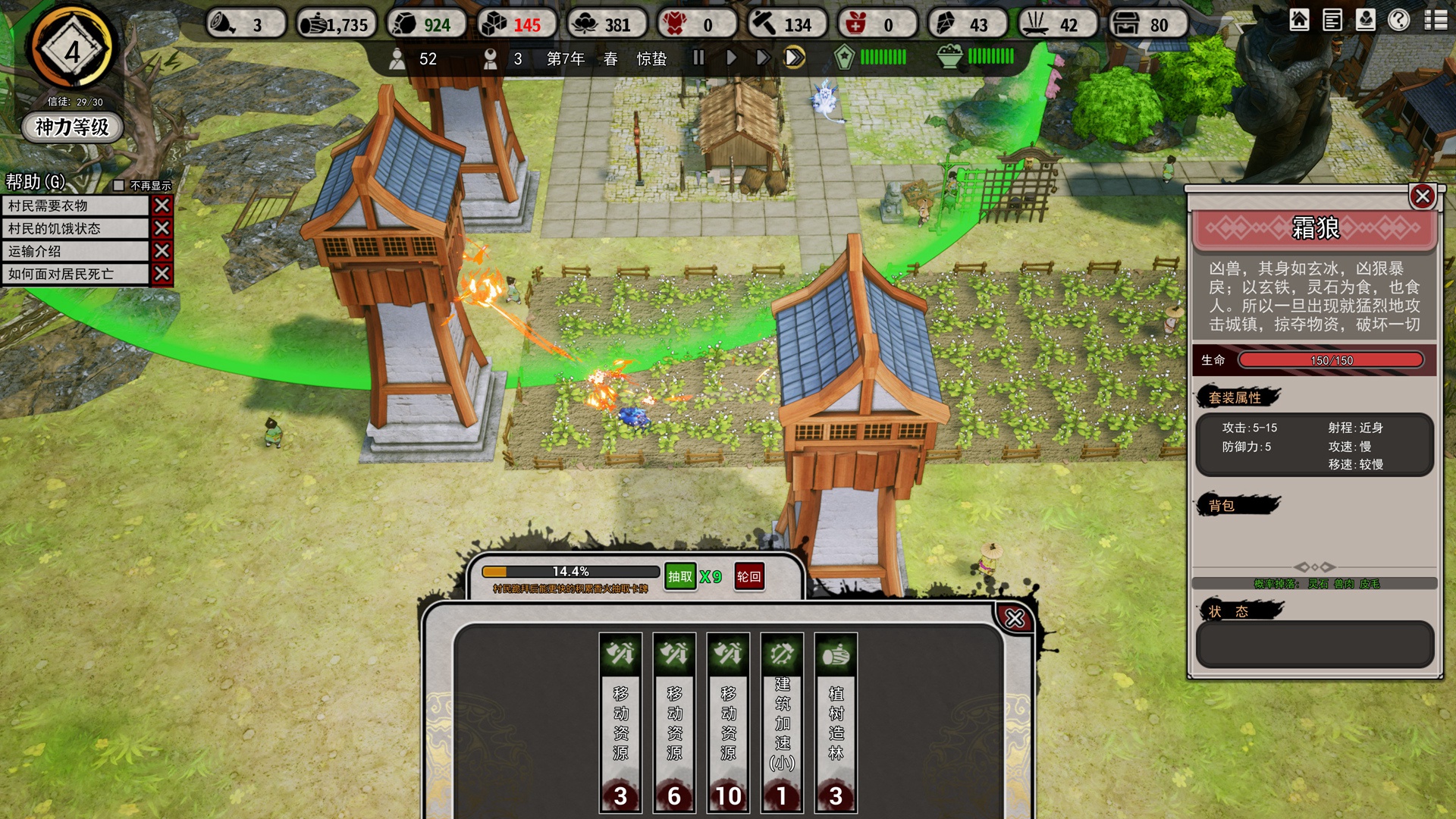Screen dimensions: 1456x819
Task: Open the house building menu icon
Action: click(x=1299, y=20)
